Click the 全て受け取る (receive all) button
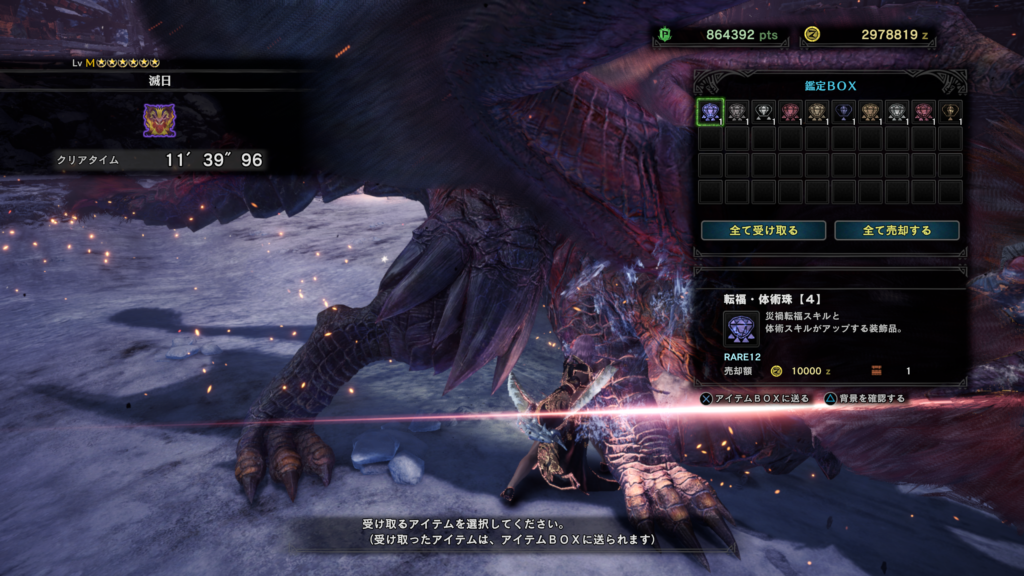The height and width of the screenshot is (576, 1024). coord(763,230)
